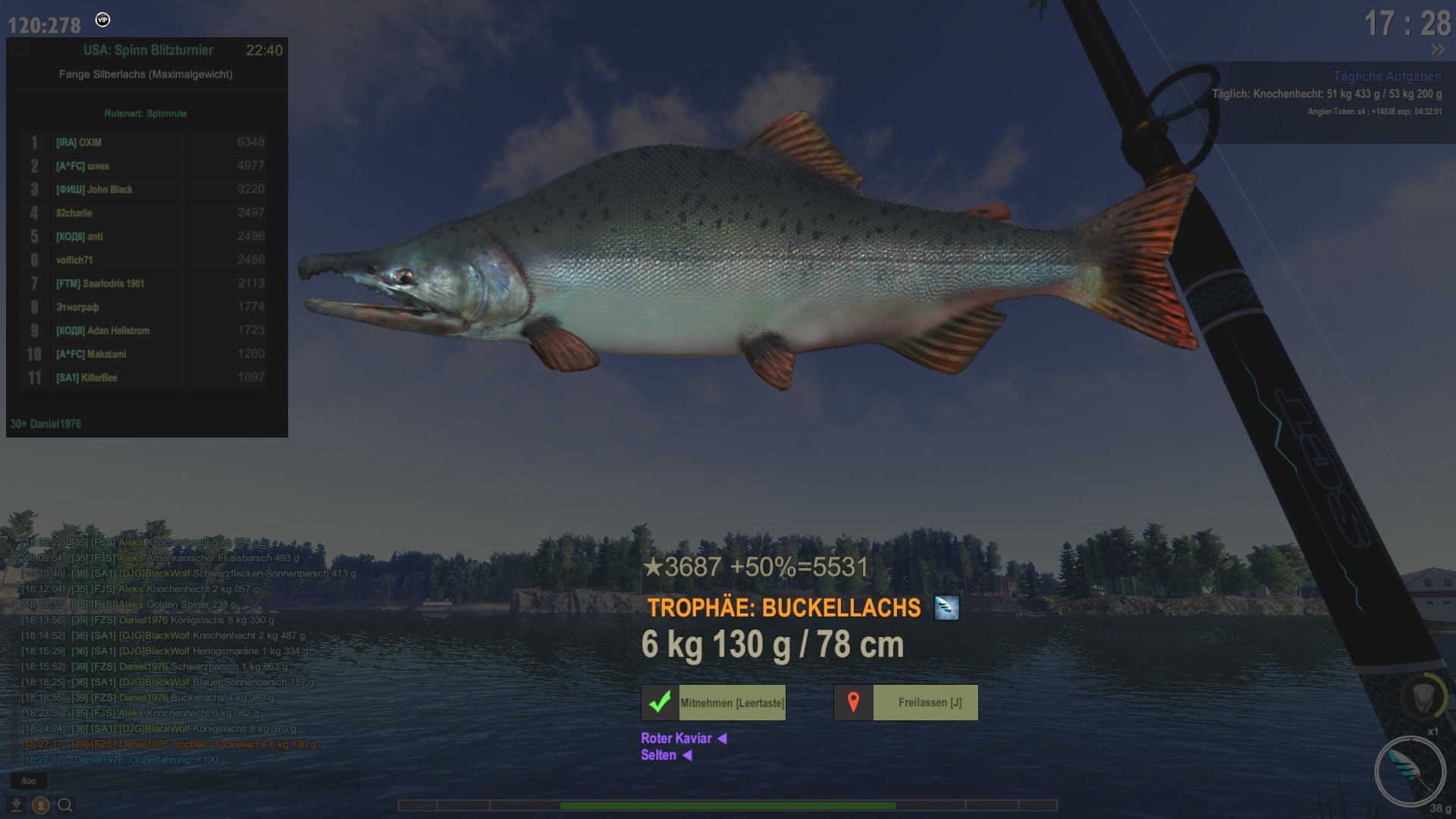The image size is (1456, 819).
Task: Click the keepnet icon above the lure
Action: click(x=1421, y=696)
